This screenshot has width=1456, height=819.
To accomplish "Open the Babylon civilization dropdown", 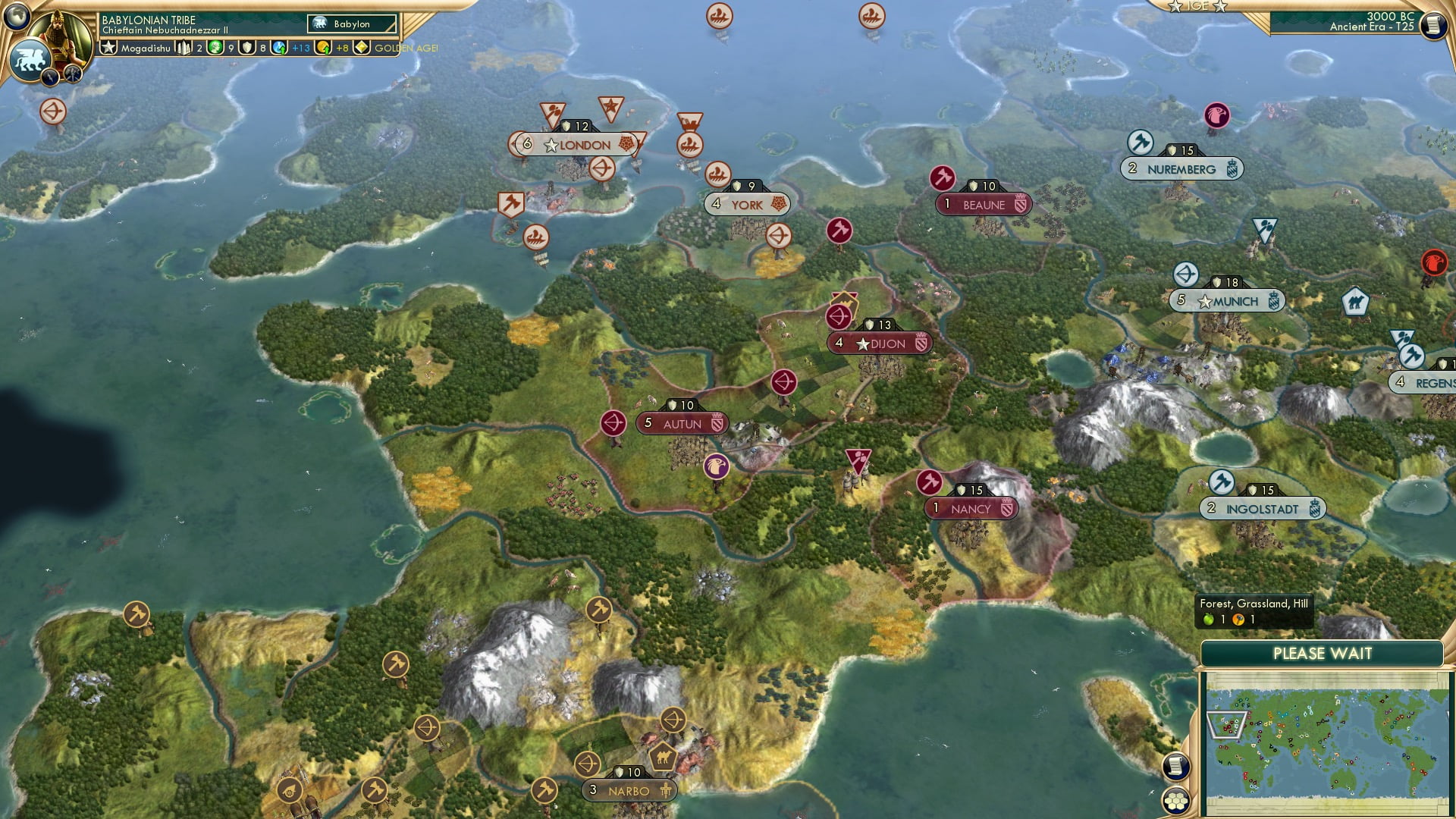I will 350,24.
